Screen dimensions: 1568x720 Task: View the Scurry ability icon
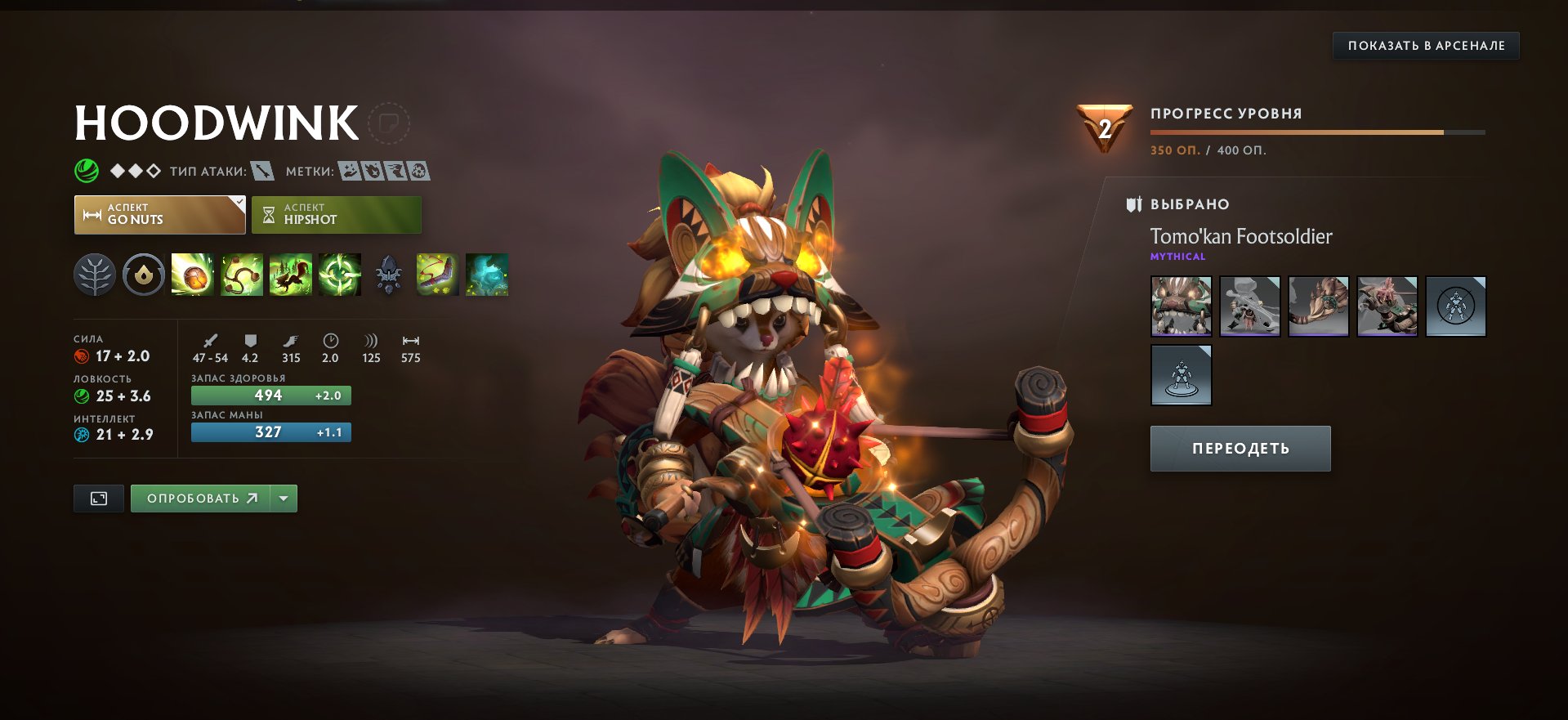291,275
